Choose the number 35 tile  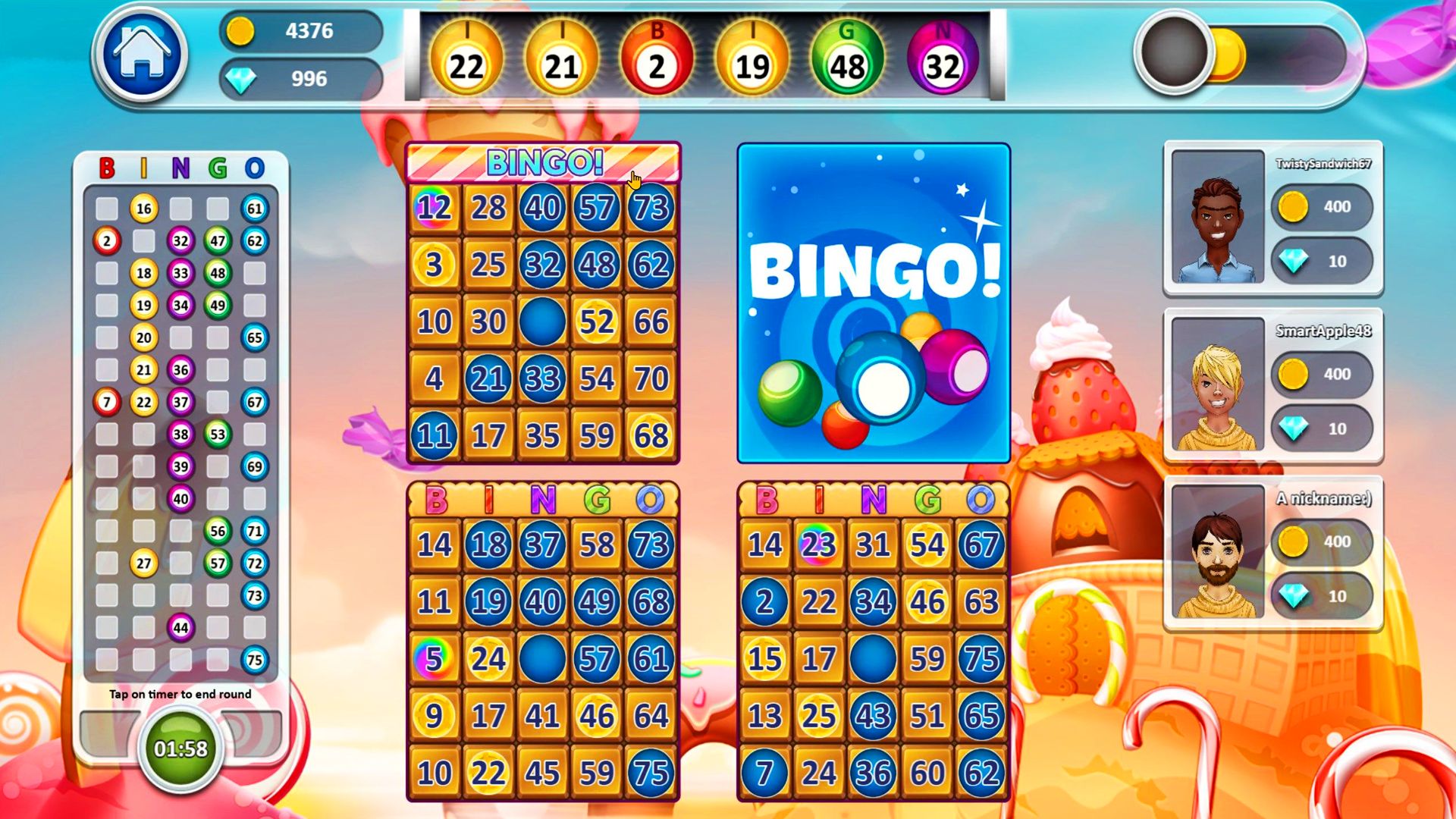(542, 435)
